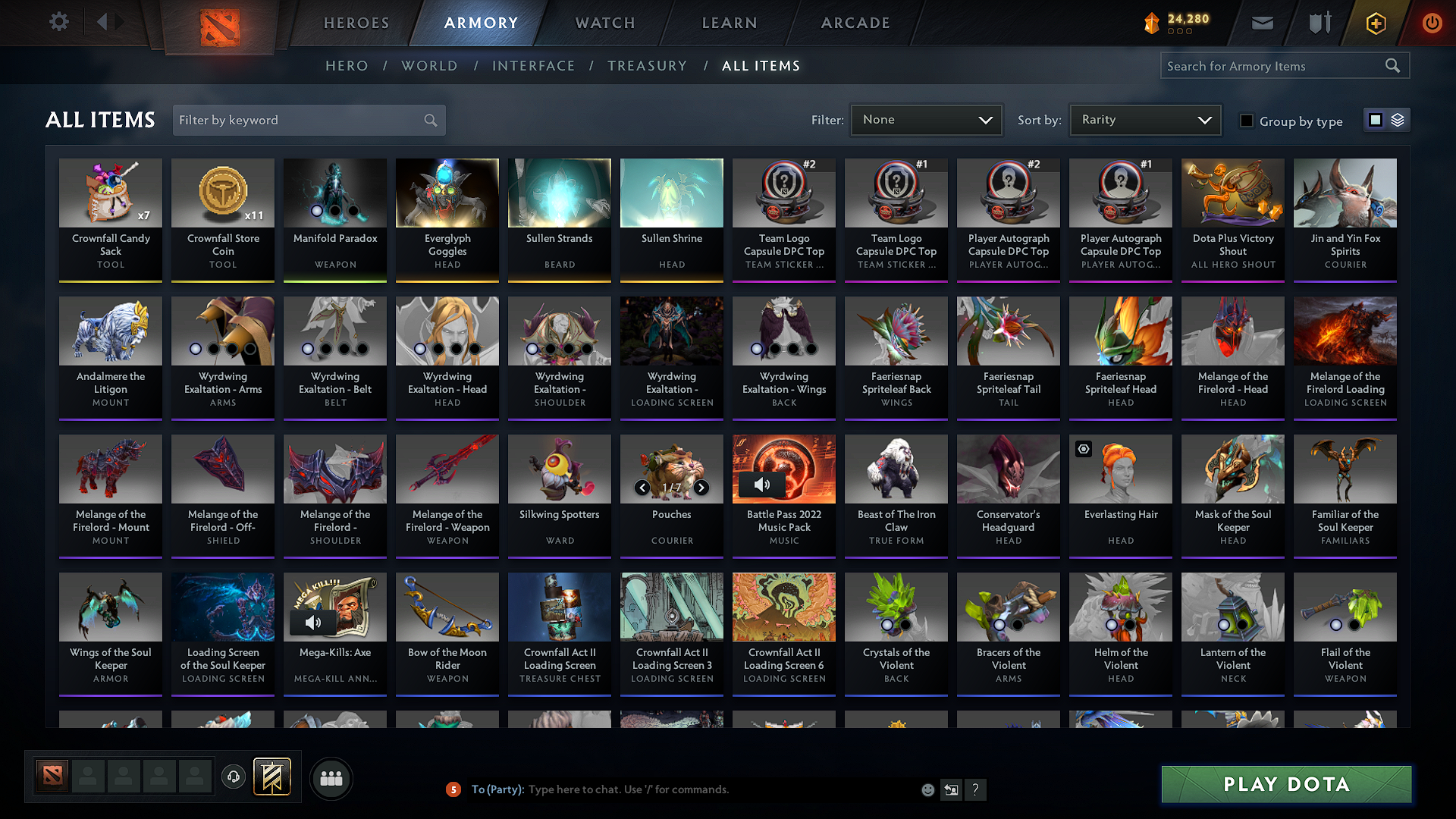
Task: Open the Filter dropdown set to None
Action: (x=926, y=119)
